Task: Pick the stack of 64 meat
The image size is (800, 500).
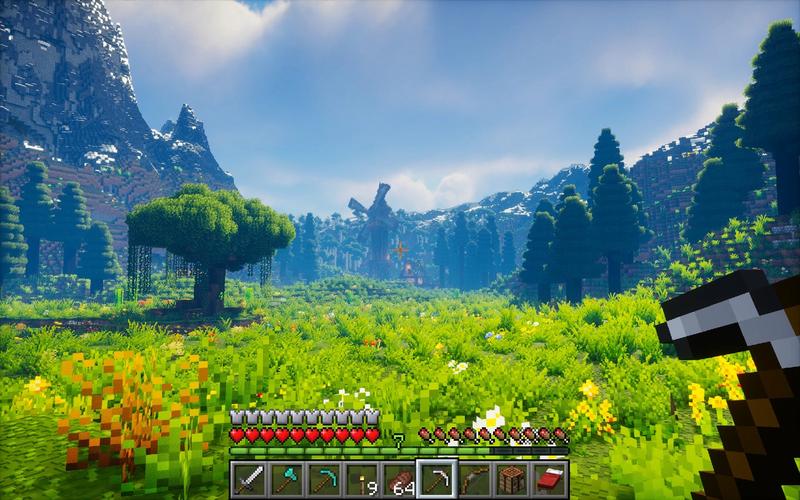Action: point(399,479)
